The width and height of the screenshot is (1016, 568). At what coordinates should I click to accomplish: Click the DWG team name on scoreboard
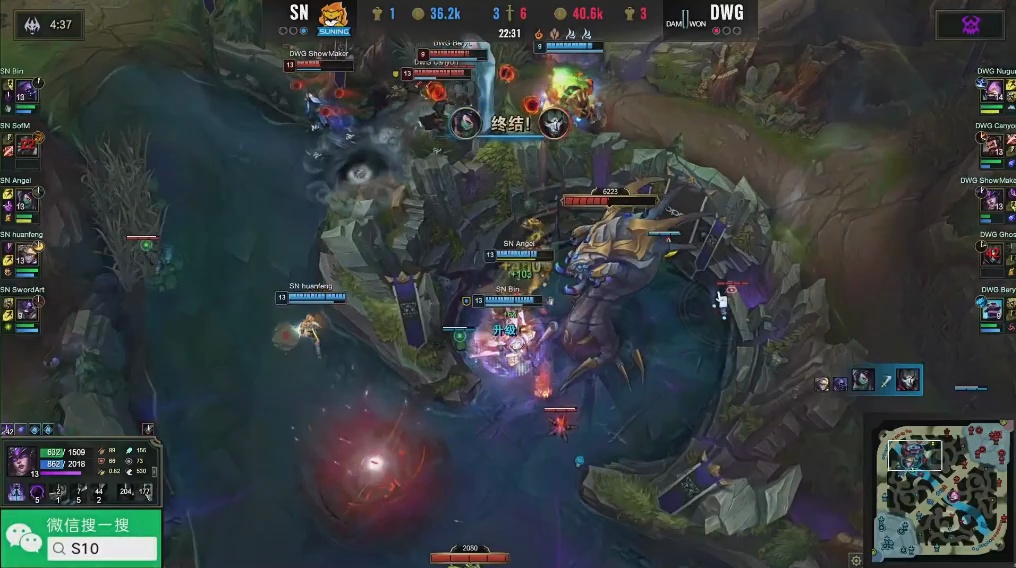(726, 13)
